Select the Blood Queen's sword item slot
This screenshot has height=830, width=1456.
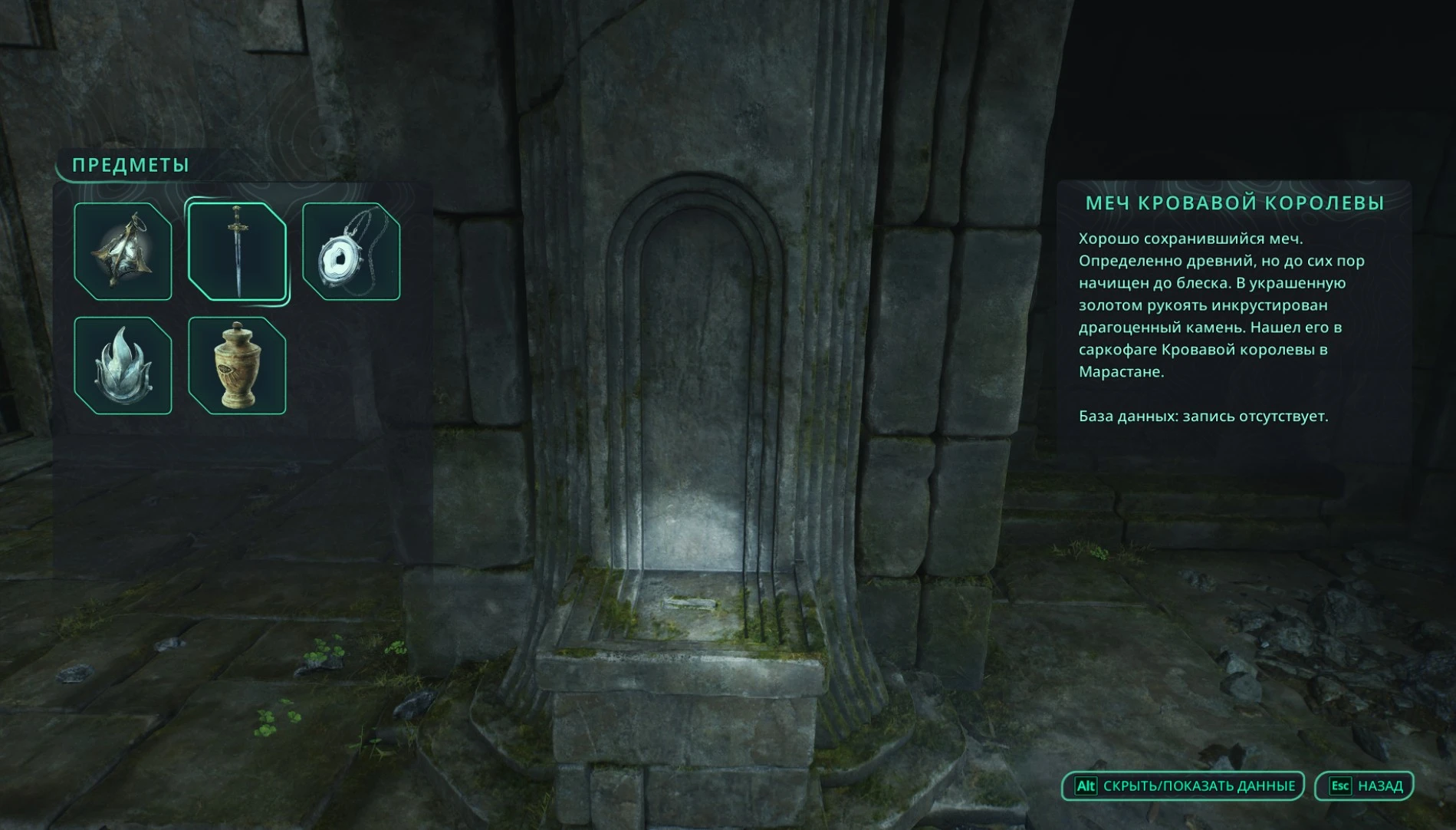click(x=237, y=251)
